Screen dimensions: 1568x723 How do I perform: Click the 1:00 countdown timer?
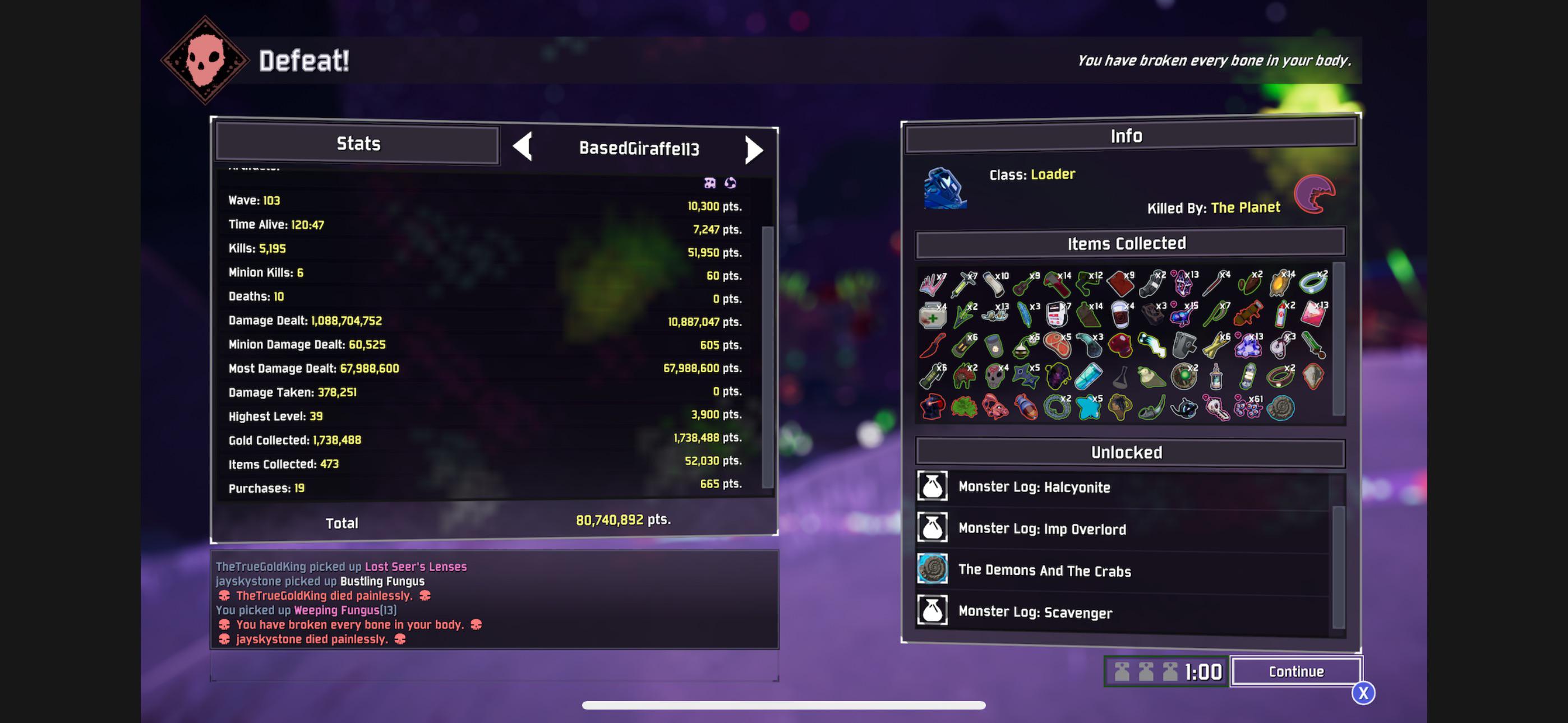tap(1203, 673)
